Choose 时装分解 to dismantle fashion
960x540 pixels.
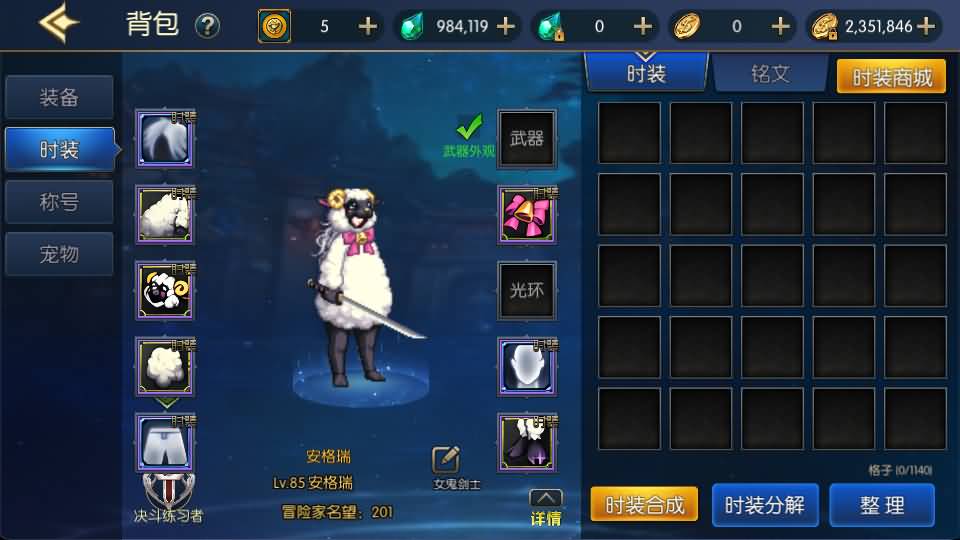(x=764, y=505)
